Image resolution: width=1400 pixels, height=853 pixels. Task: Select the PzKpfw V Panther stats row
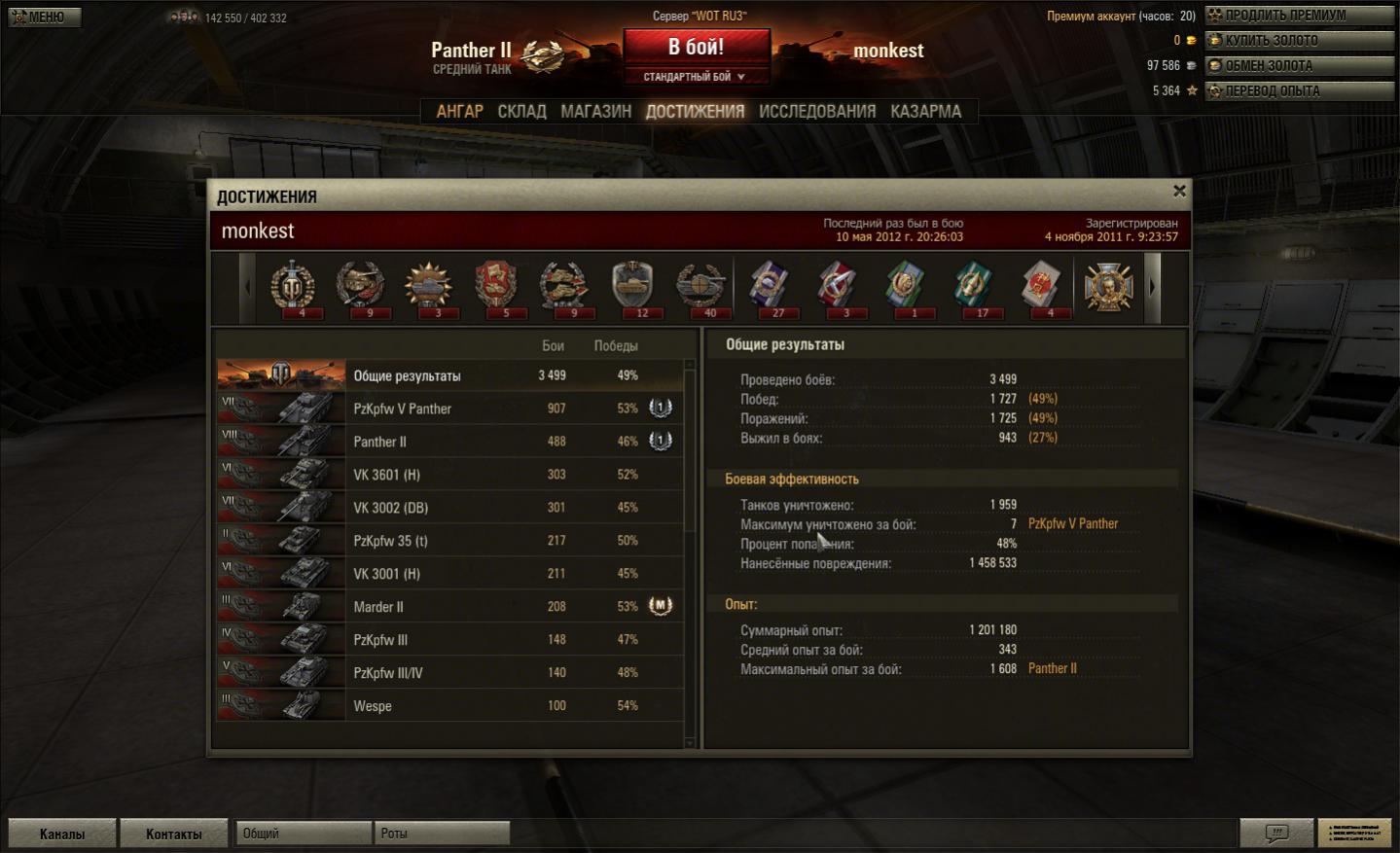pyautogui.click(x=449, y=409)
